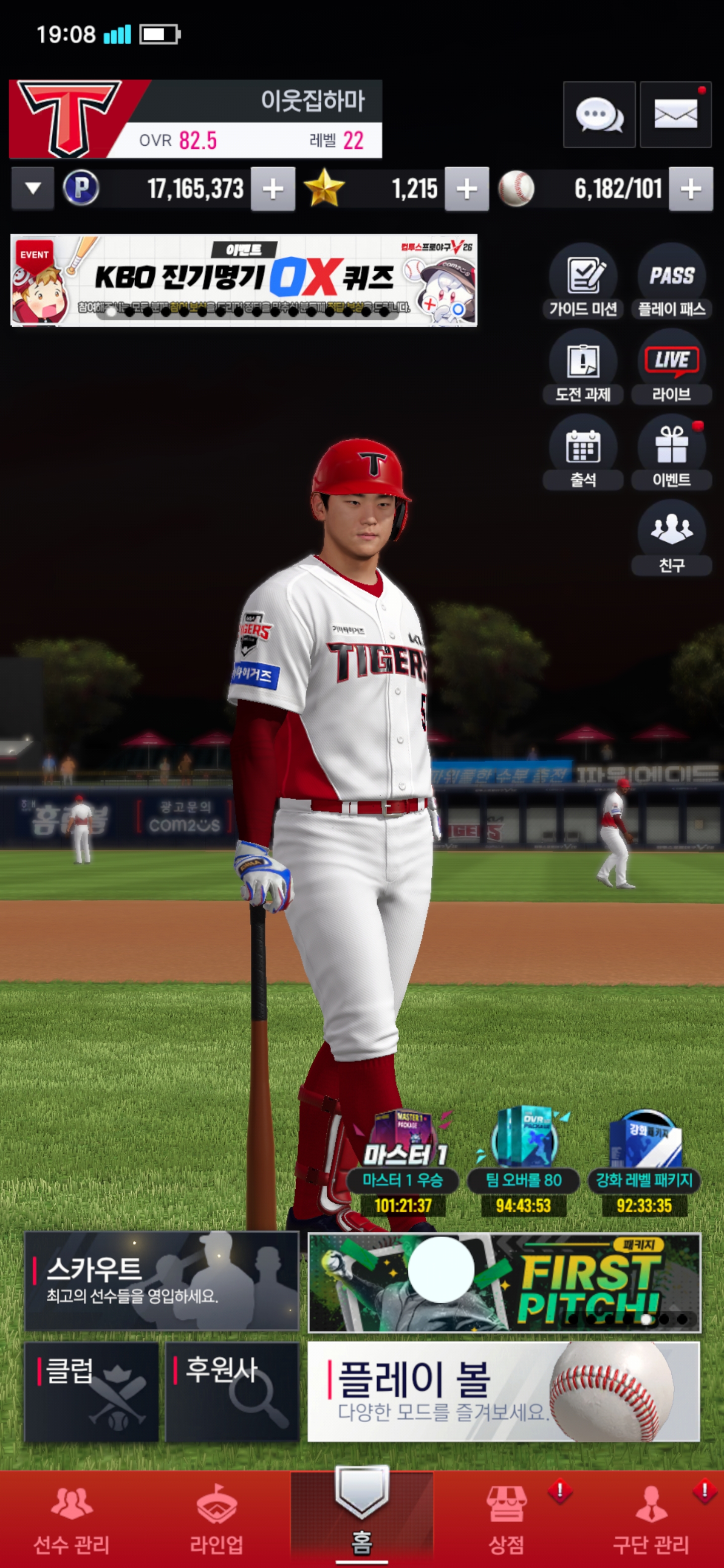Viewport: 724px width, 1568px height.
Task: Expand the currency dropdown arrow
Action: (x=33, y=188)
